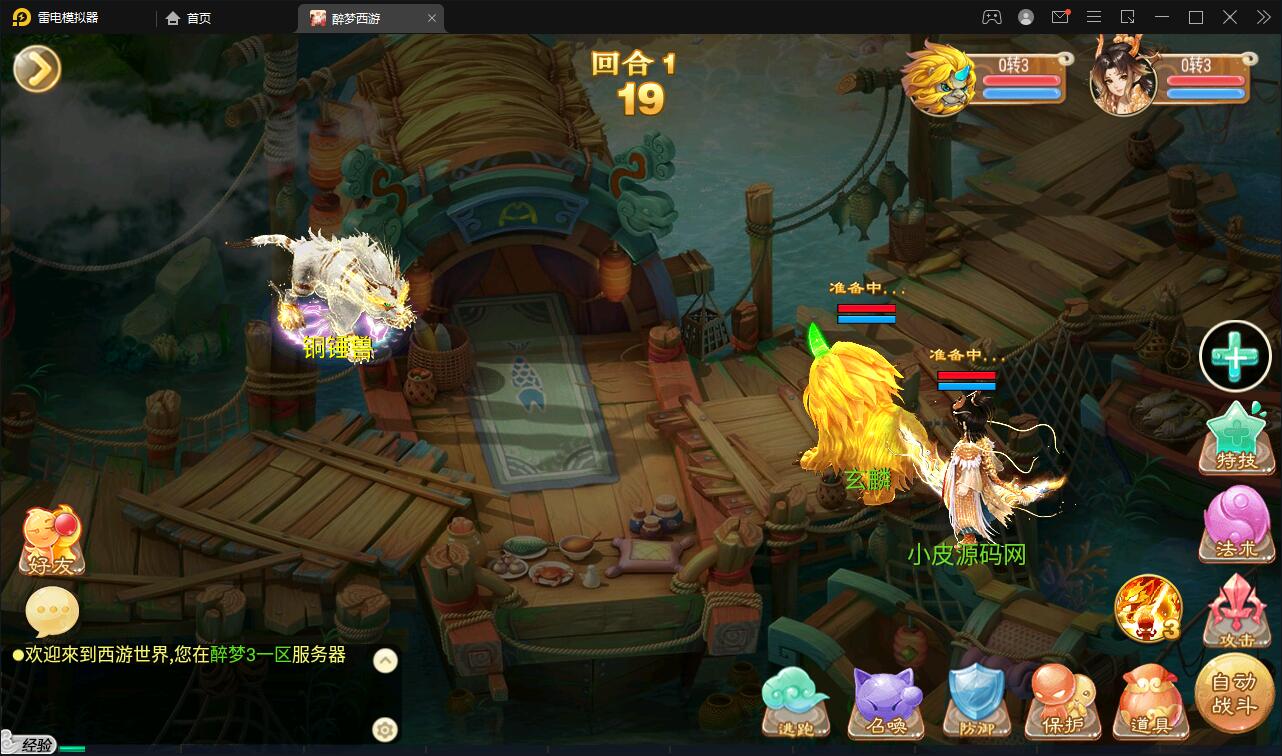Open the 好友 (Friends) list
This screenshot has height=756, width=1282.
pos(52,541)
